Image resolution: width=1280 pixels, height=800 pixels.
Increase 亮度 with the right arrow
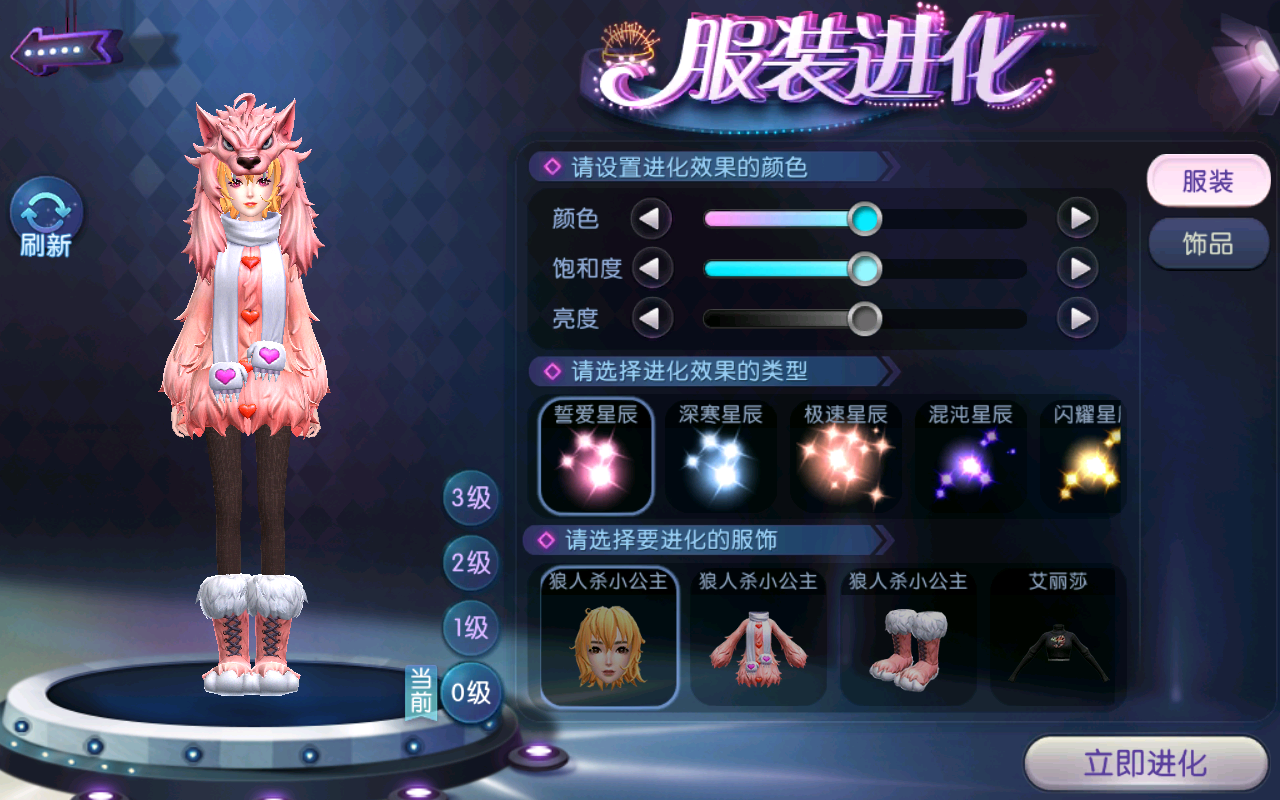tap(1078, 319)
